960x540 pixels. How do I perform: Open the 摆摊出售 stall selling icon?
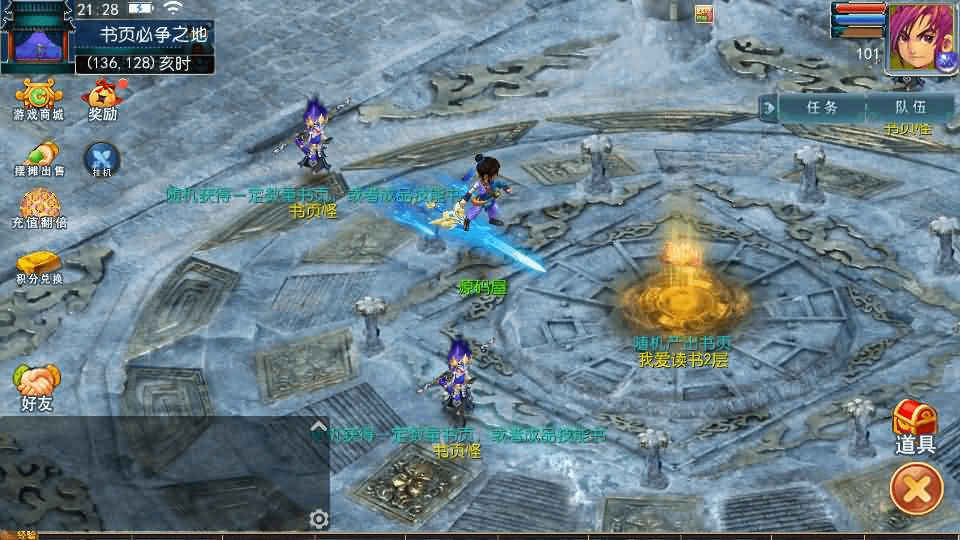pos(39,158)
